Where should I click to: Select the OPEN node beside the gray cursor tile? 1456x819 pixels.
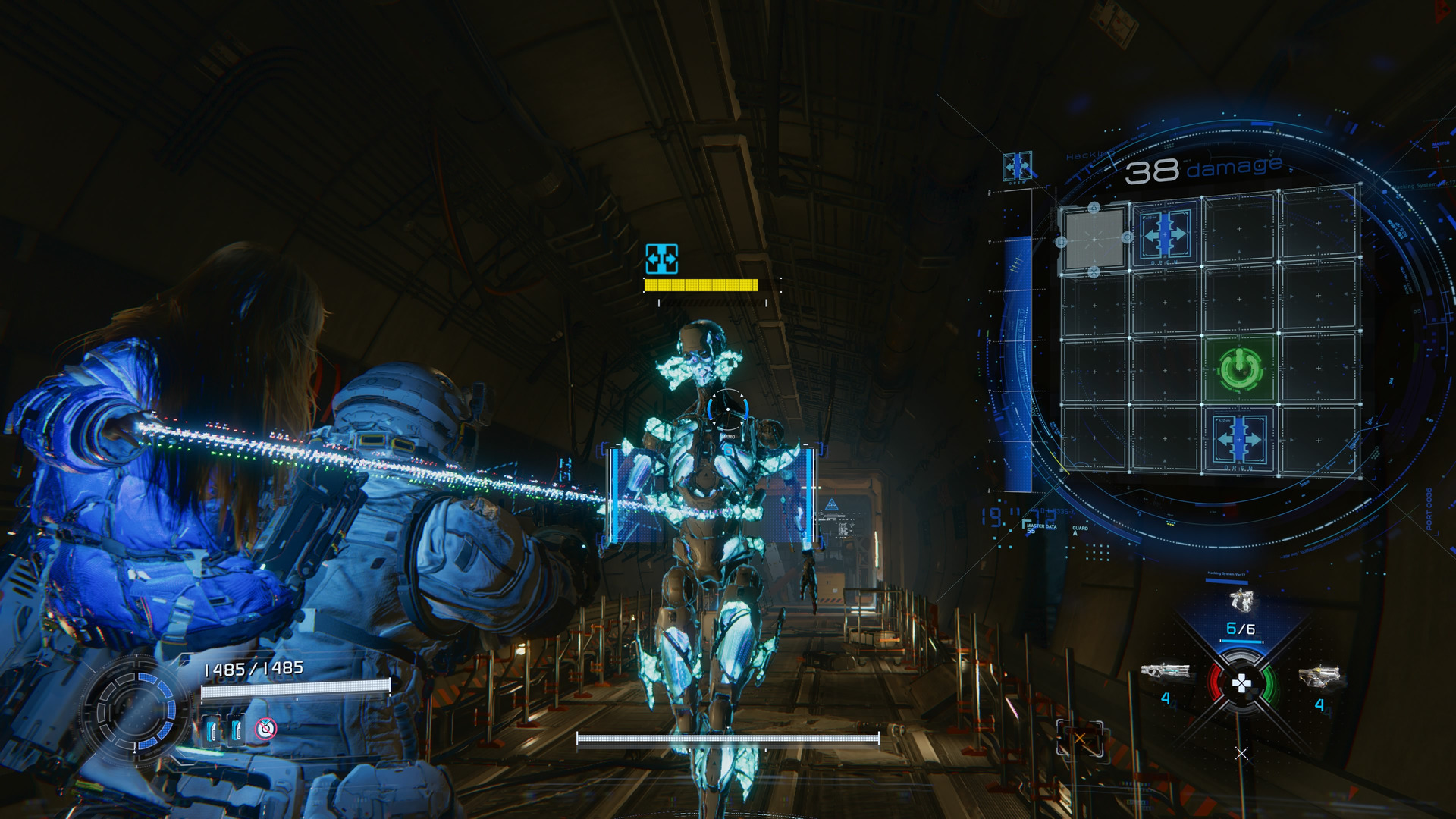(x=1165, y=234)
